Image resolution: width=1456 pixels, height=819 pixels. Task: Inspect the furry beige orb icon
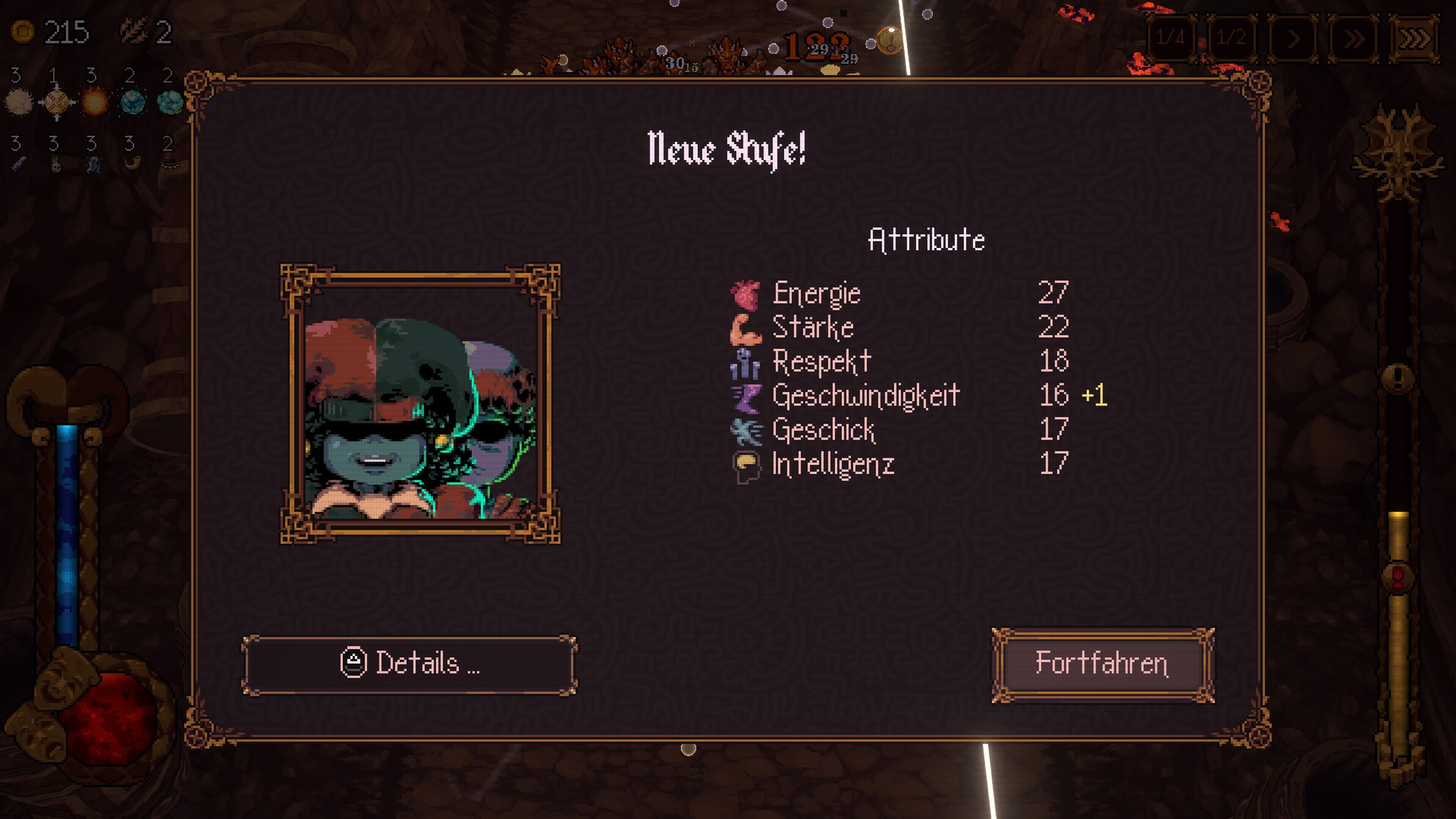tap(19, 102)
